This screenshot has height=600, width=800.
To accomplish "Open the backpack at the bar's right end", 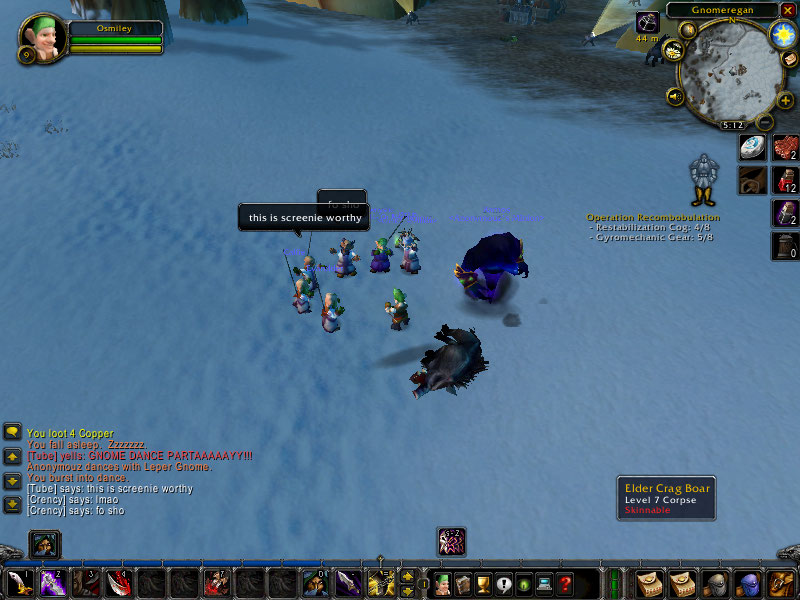I will click(781, 583).
